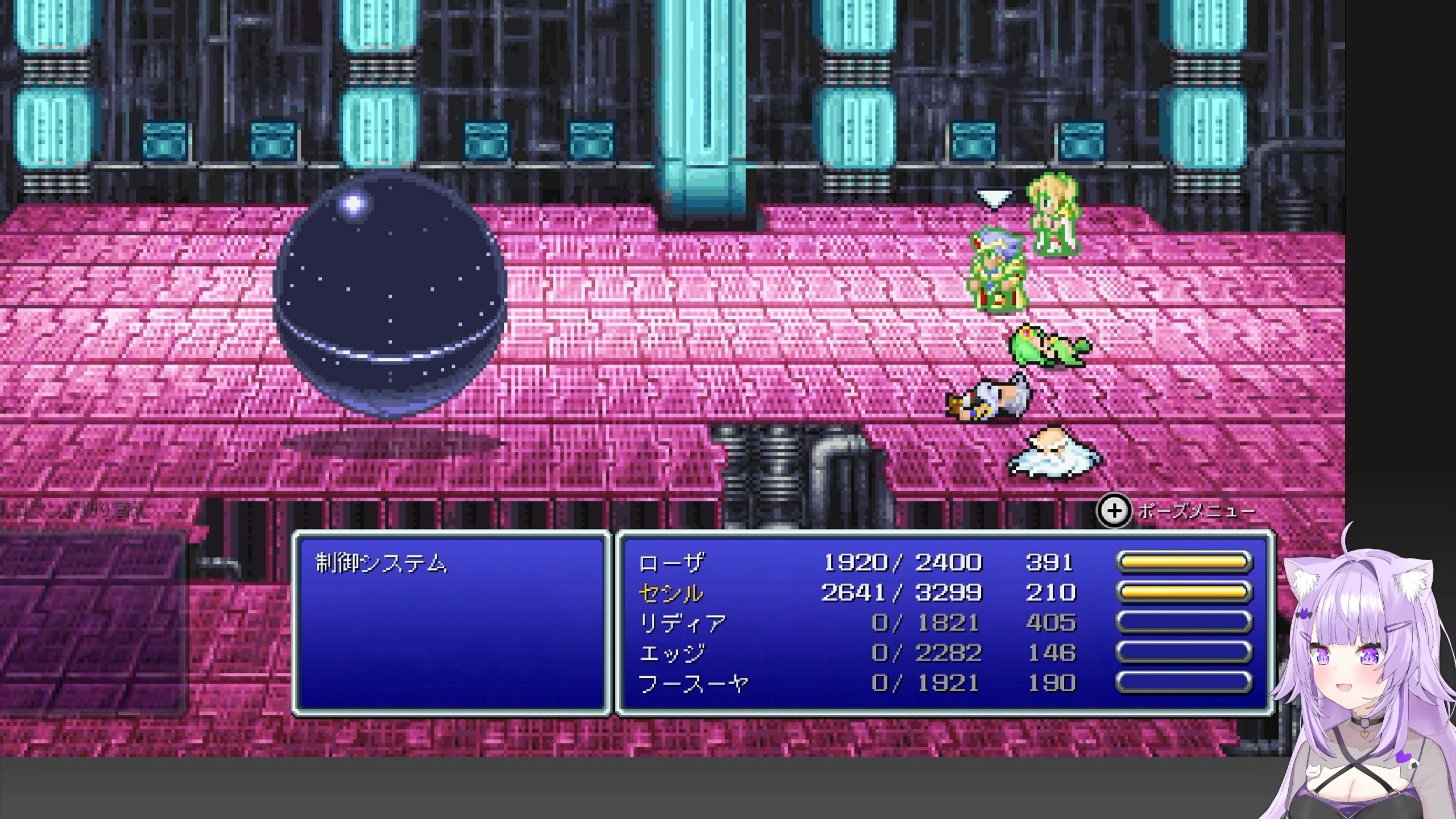This screenshot has height=819, width=1456.
Task: Select 制御システム in the enemy list
Action: pos(382,564)
